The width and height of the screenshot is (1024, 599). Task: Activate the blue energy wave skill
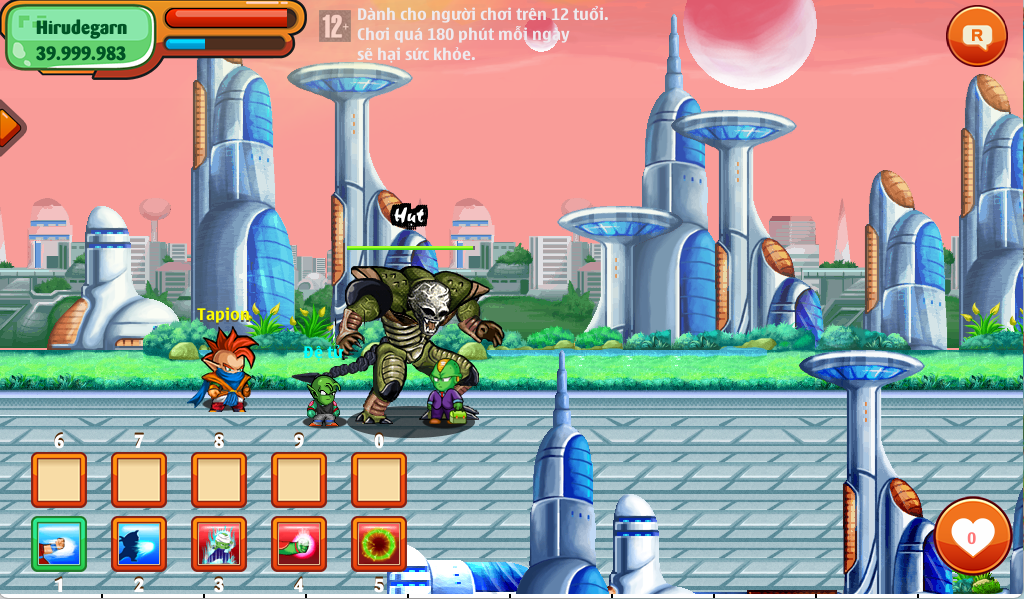[139, 544]
